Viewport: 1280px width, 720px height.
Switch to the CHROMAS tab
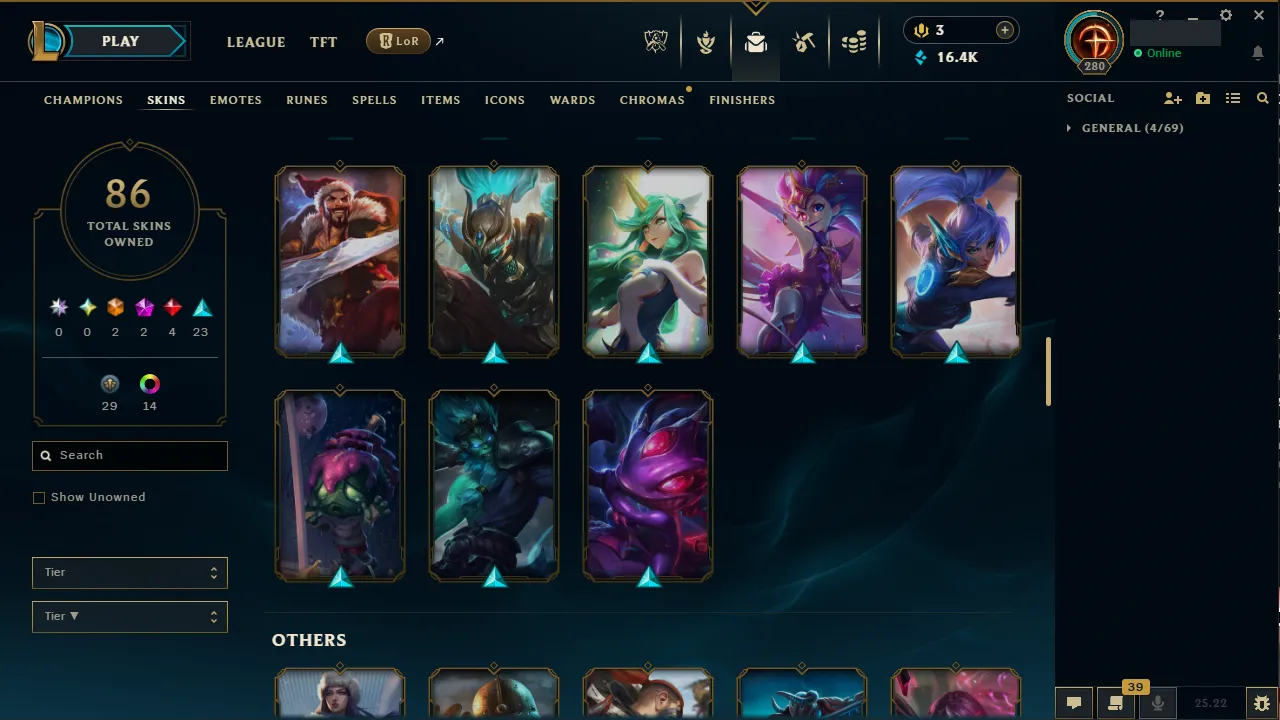[652, 100]
